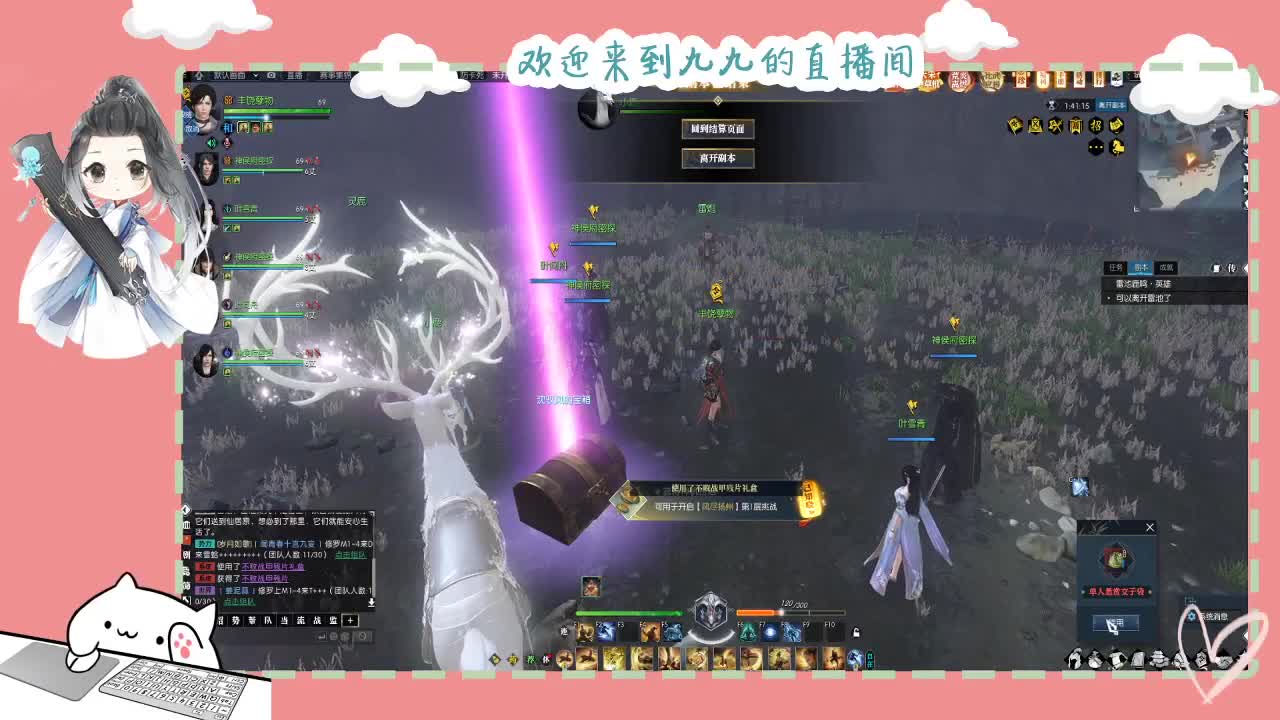
Task: Click the blue gear icon next to 系统消息
Action: coord(1192,616)
